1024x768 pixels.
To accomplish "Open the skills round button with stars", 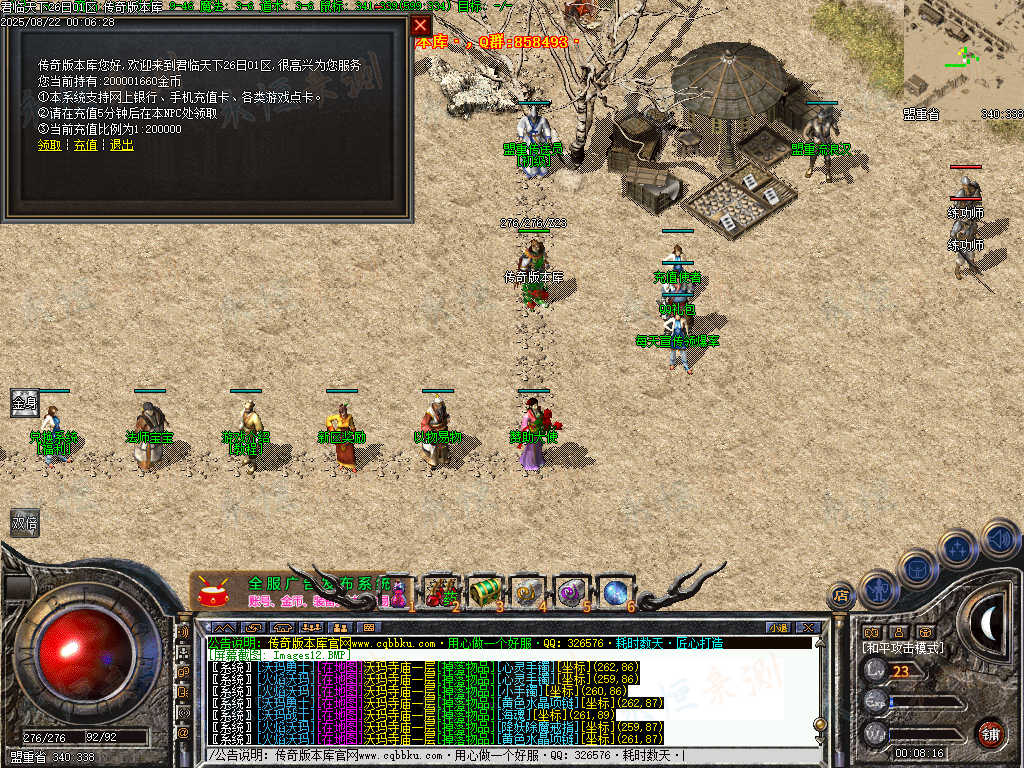I will point(958,549).
